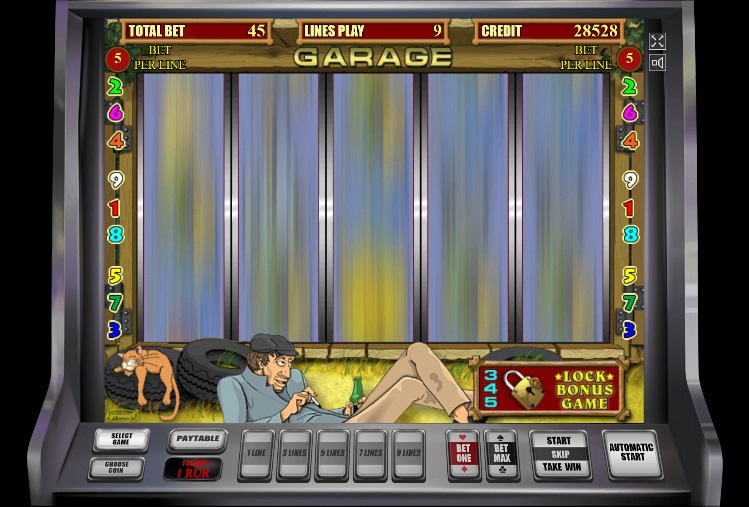Place the maximum bet with Bet Max
Viewport: 749px width, 507px height.
click(x=501, y=454)
